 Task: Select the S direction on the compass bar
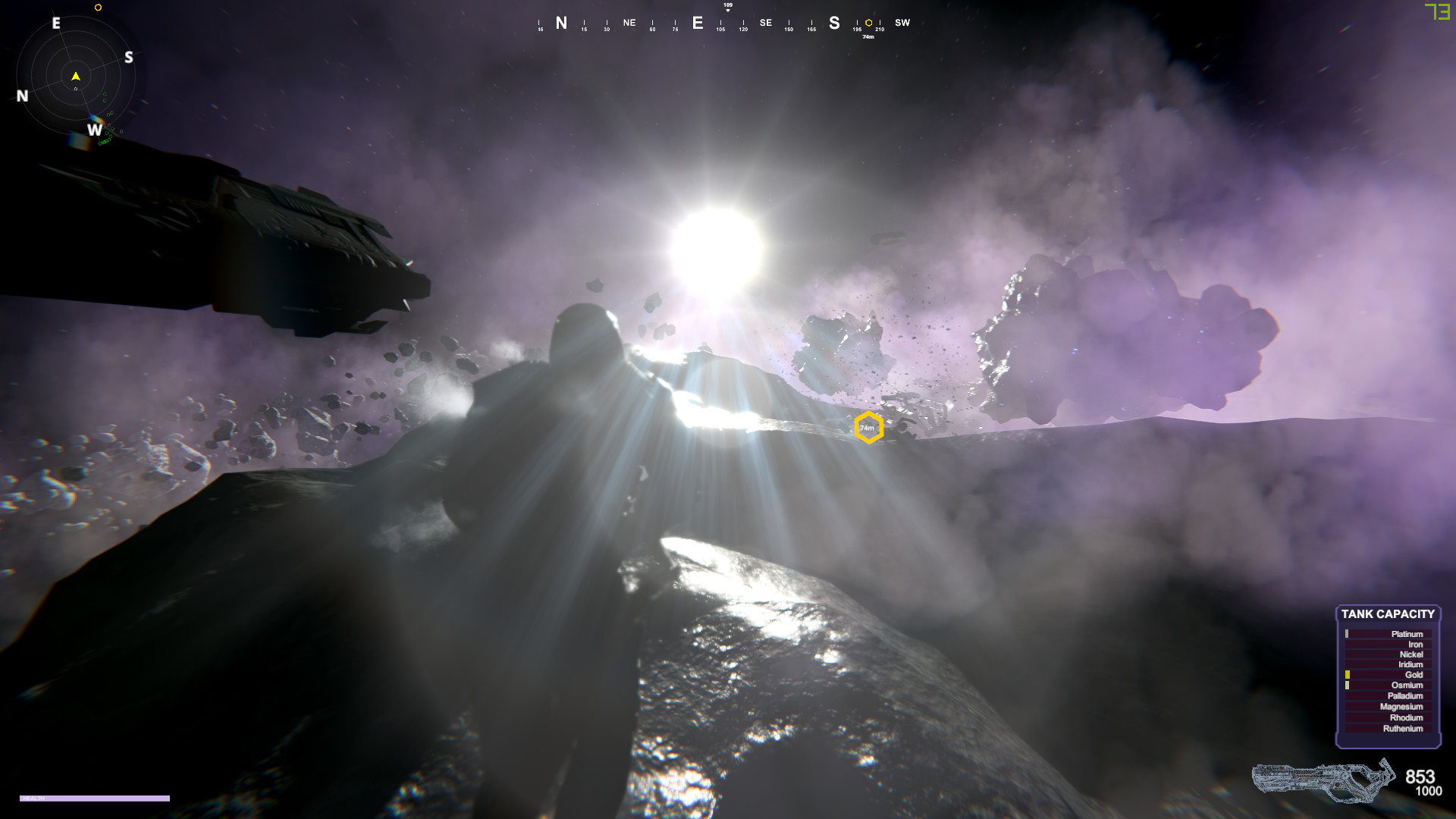pyautogui.click(x=833, y=23)
